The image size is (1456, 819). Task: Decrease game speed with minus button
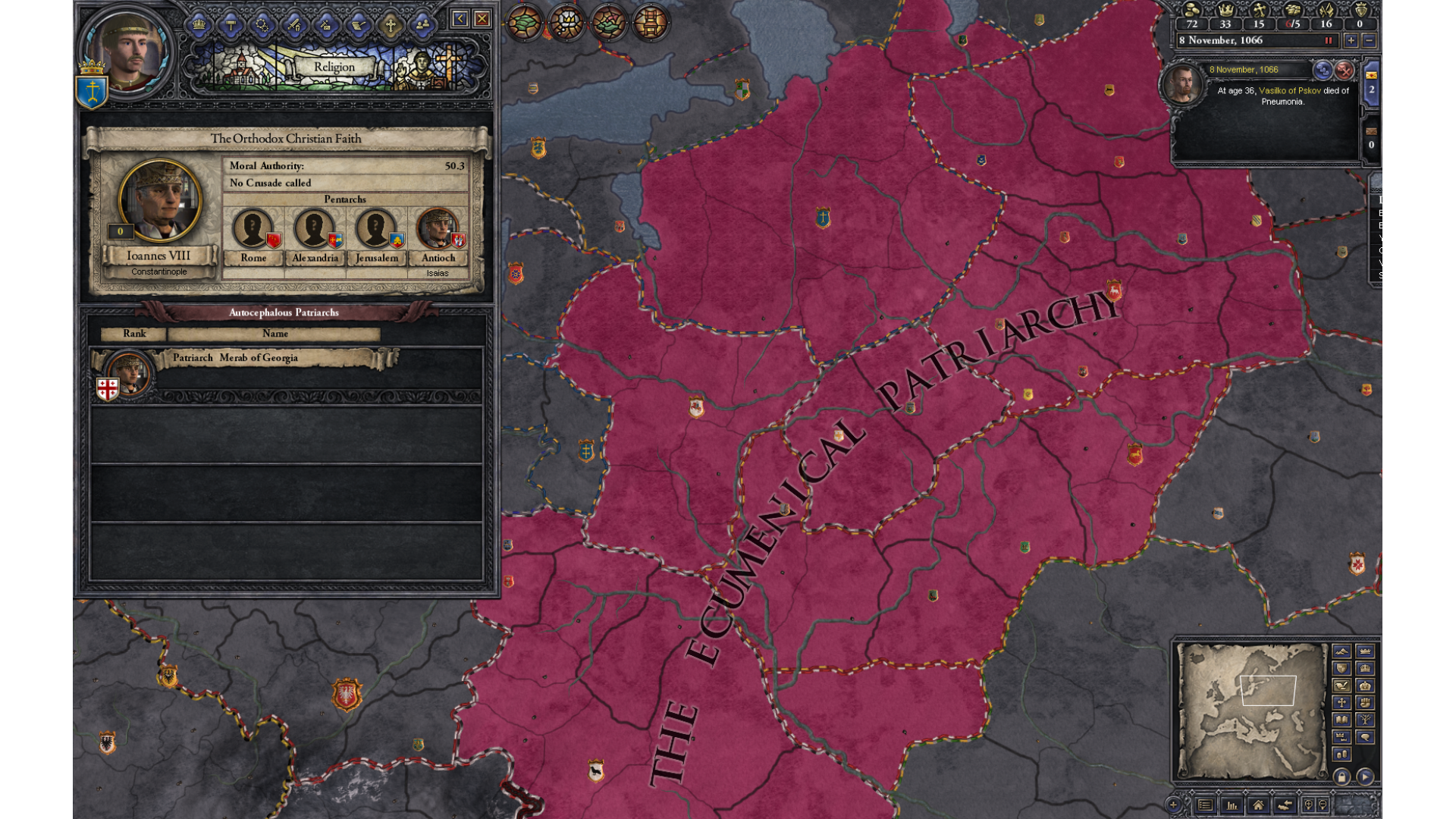(1369, 41)
